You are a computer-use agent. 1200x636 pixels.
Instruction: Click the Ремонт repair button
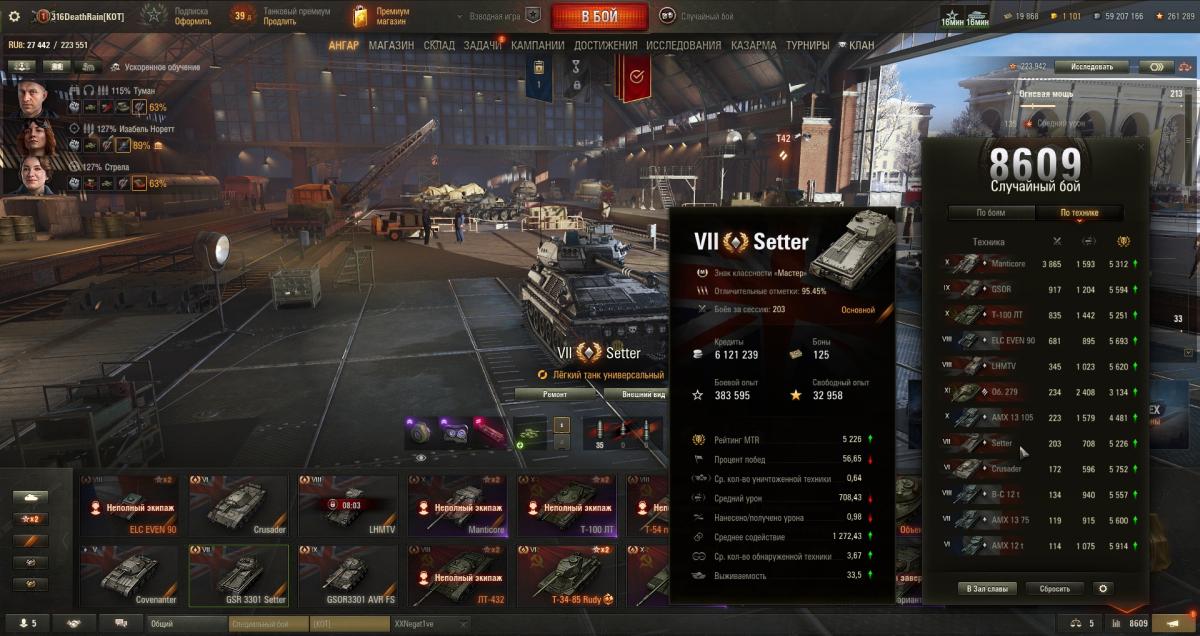(555, 394)
